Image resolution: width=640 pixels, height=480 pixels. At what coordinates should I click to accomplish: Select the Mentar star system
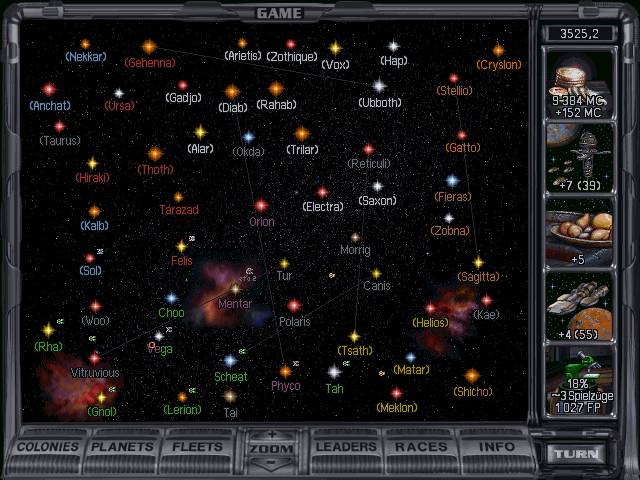[x=235, y=288]
